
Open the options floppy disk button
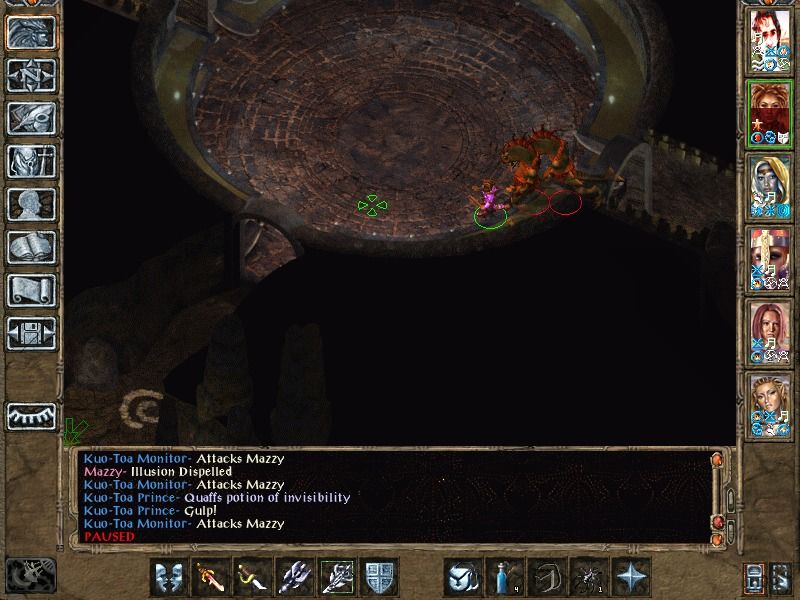tap(30, 333)
